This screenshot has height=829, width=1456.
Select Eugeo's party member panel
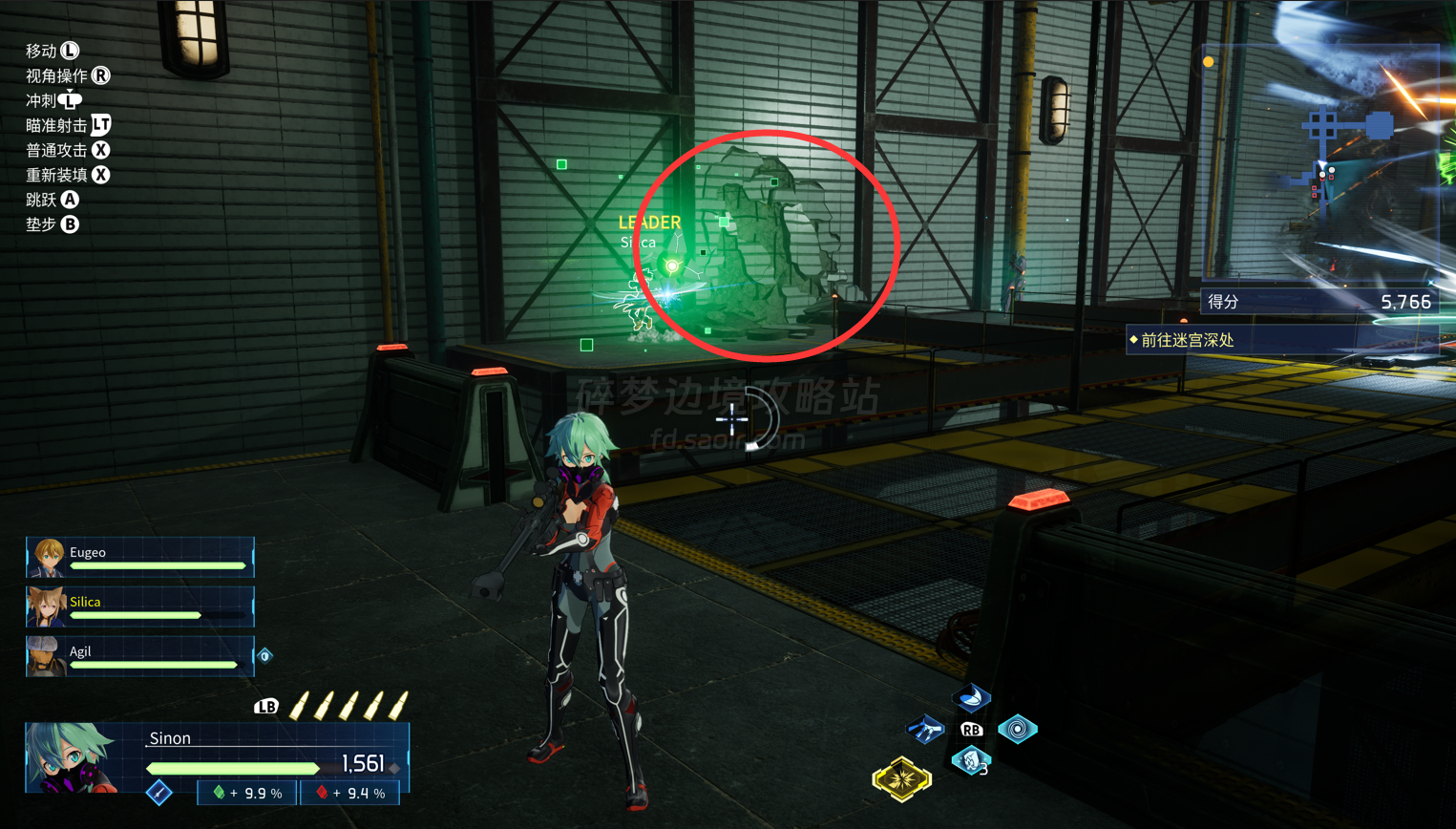pos(139,558)
